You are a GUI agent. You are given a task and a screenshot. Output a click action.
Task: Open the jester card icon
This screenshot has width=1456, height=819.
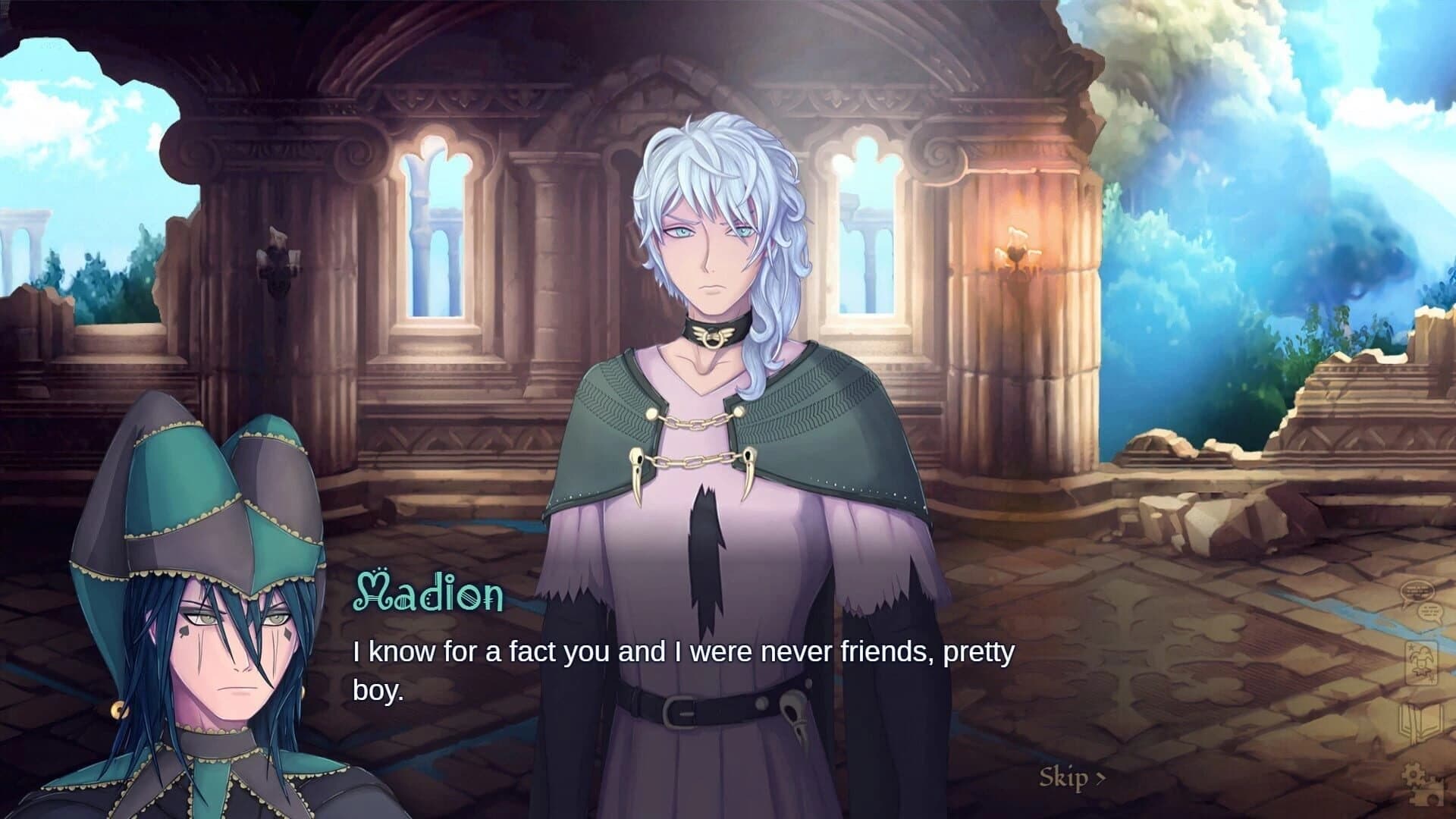pos(1420,664)
